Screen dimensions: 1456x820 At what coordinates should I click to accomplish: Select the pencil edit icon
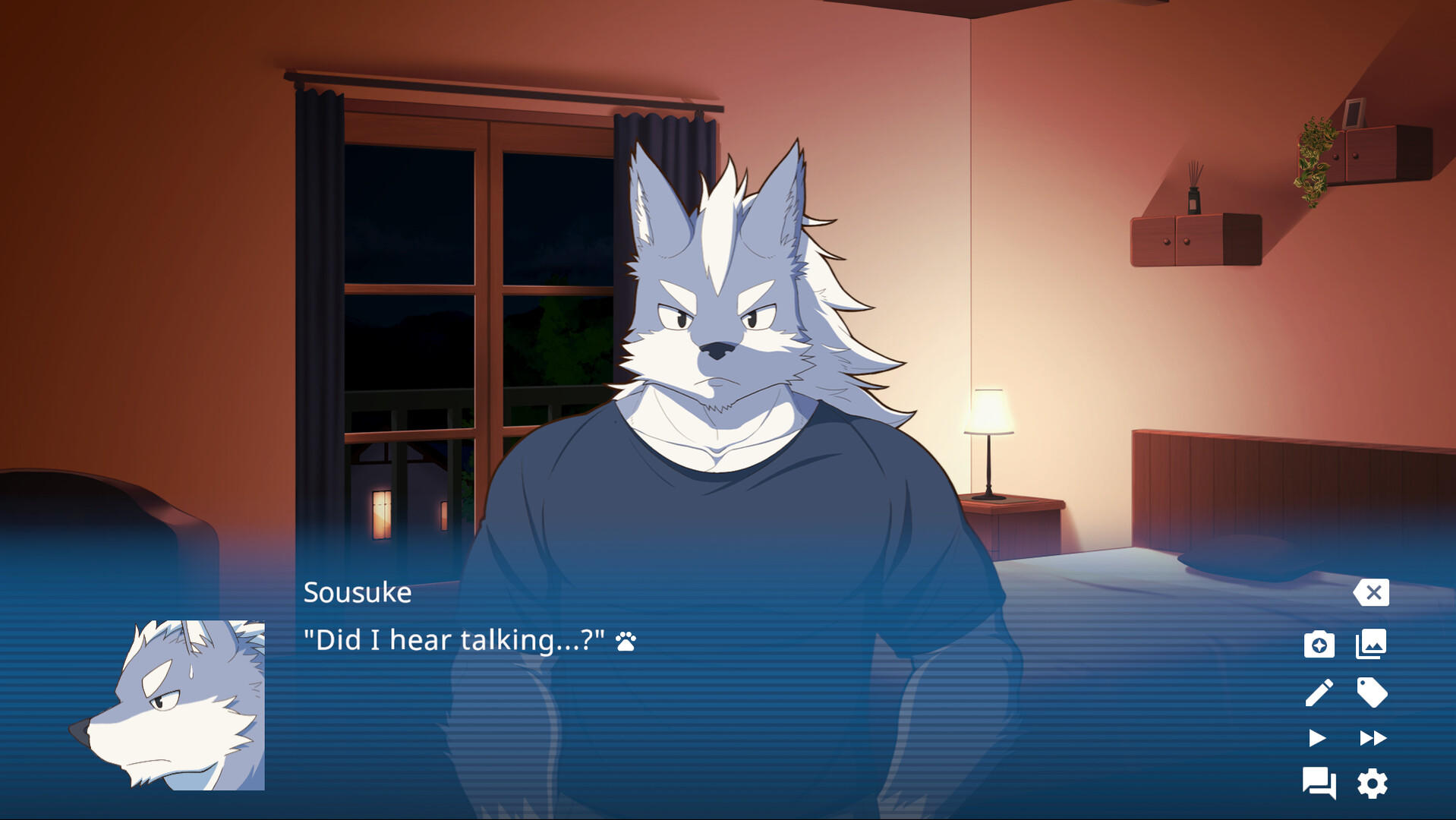[1321, 692]
